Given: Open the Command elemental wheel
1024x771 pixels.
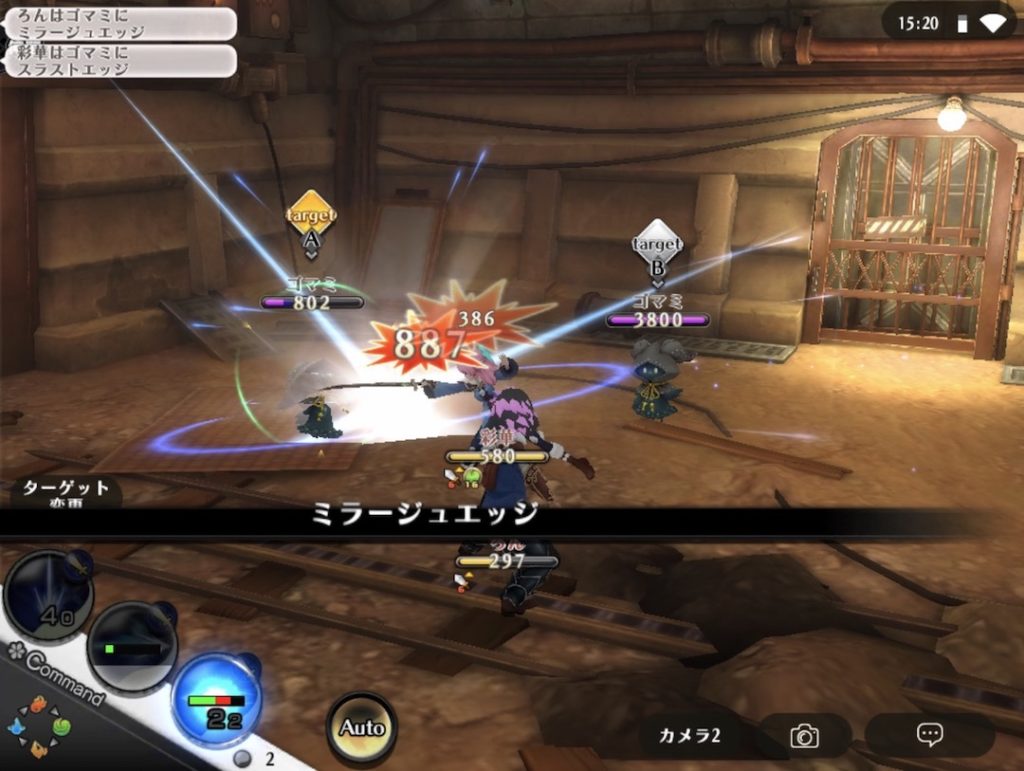Looking at the screenshot, I should click(x=39, y=727).
